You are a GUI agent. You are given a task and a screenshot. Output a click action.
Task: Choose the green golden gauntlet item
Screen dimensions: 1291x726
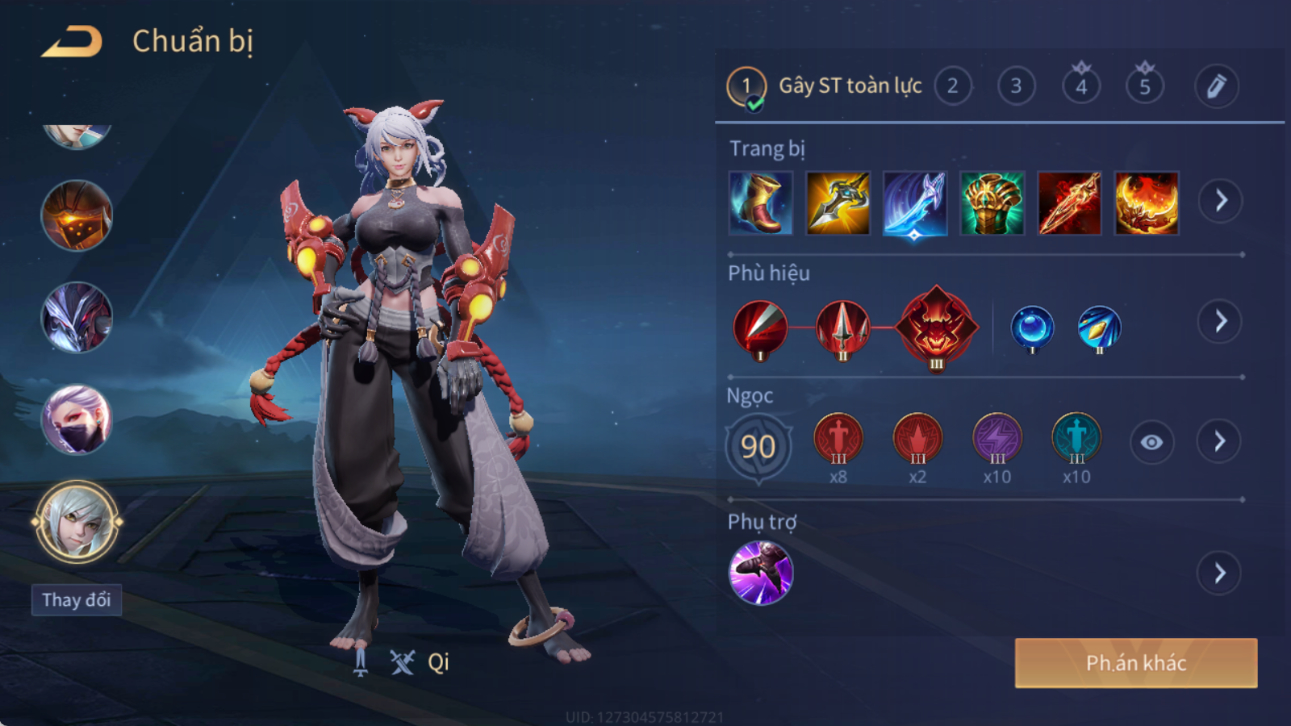pos(992,203)
